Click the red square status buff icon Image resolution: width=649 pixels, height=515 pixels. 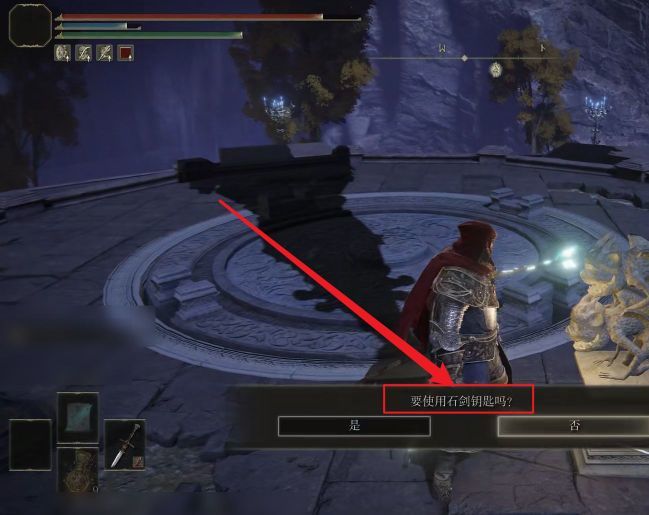click(126, 53)
